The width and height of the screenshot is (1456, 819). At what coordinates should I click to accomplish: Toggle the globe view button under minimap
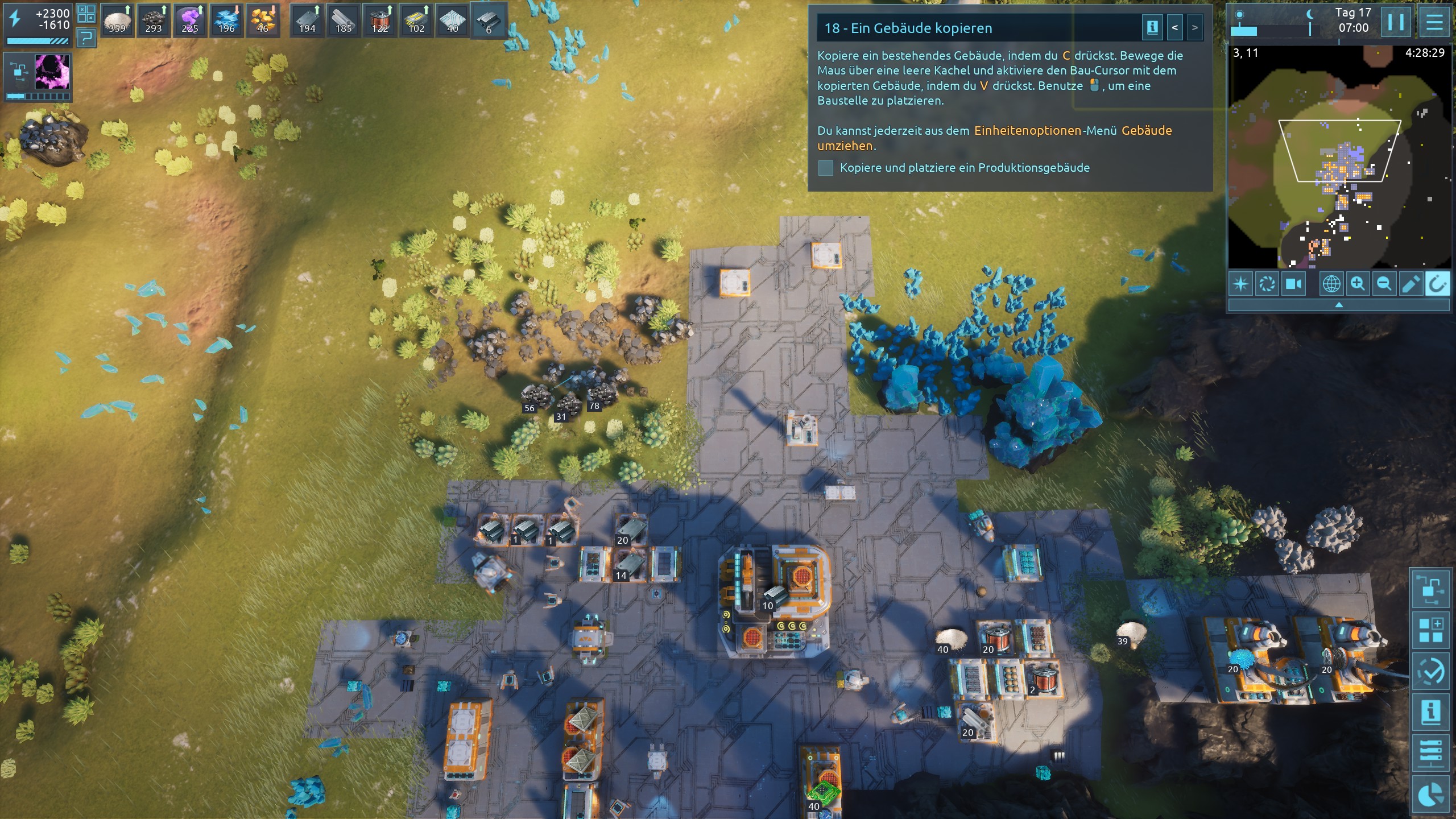tap(1331, 284)
